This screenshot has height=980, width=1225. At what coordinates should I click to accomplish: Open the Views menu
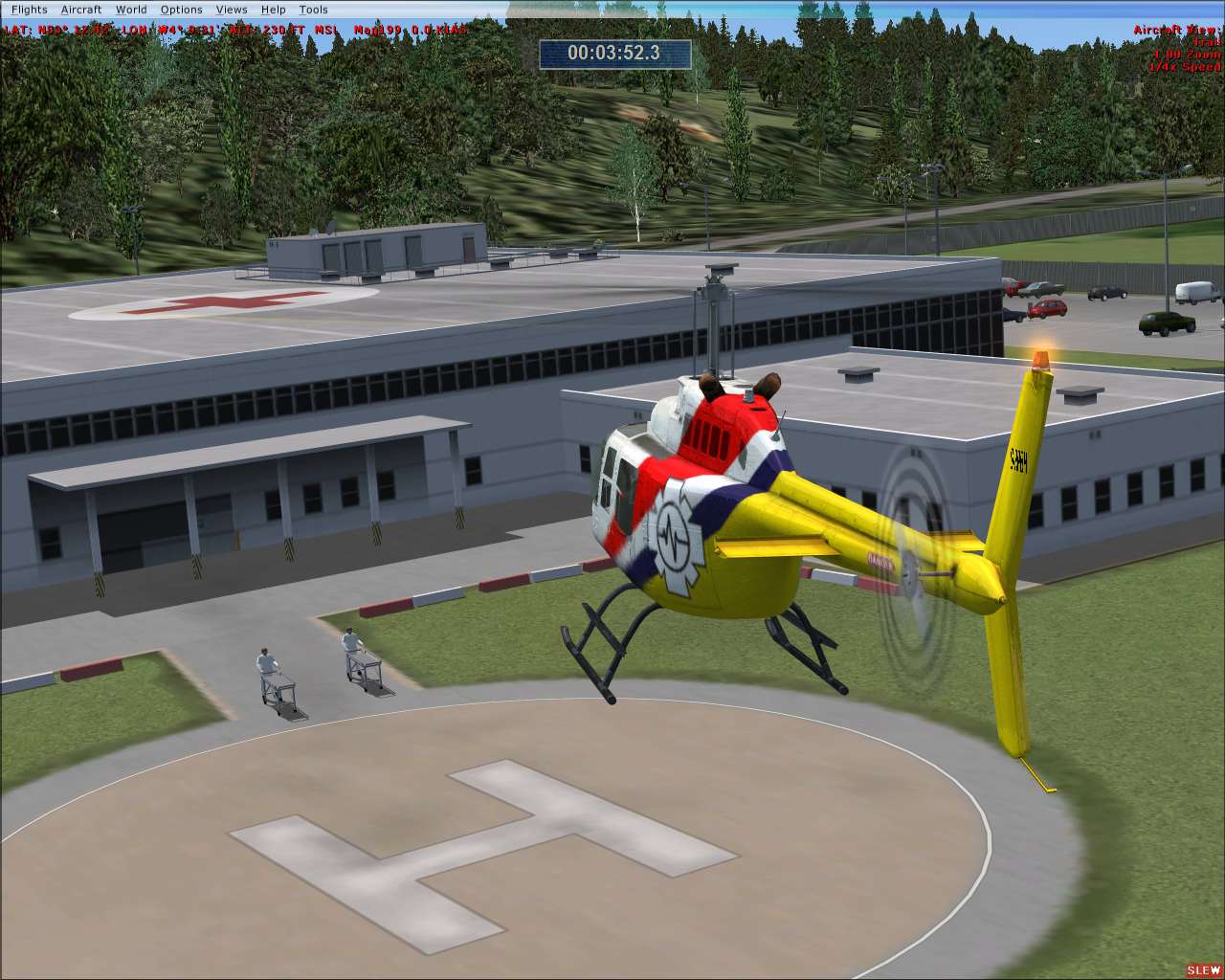tap(232, 9)
